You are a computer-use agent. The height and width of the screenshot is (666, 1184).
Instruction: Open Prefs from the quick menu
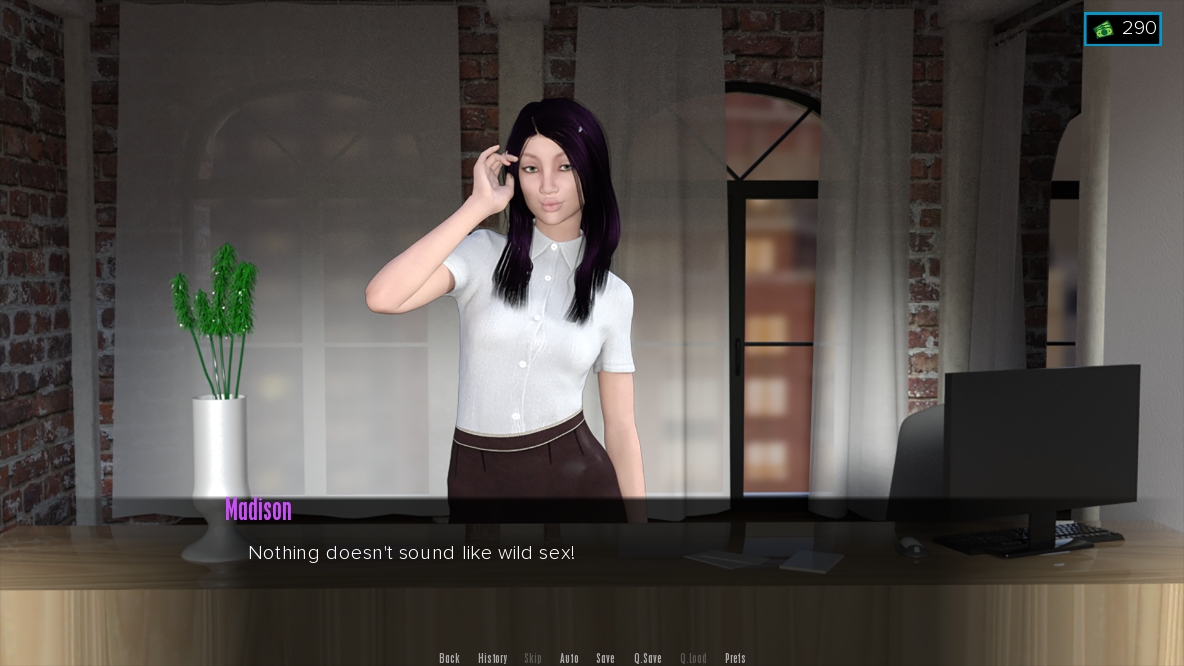tap(735, 658)
